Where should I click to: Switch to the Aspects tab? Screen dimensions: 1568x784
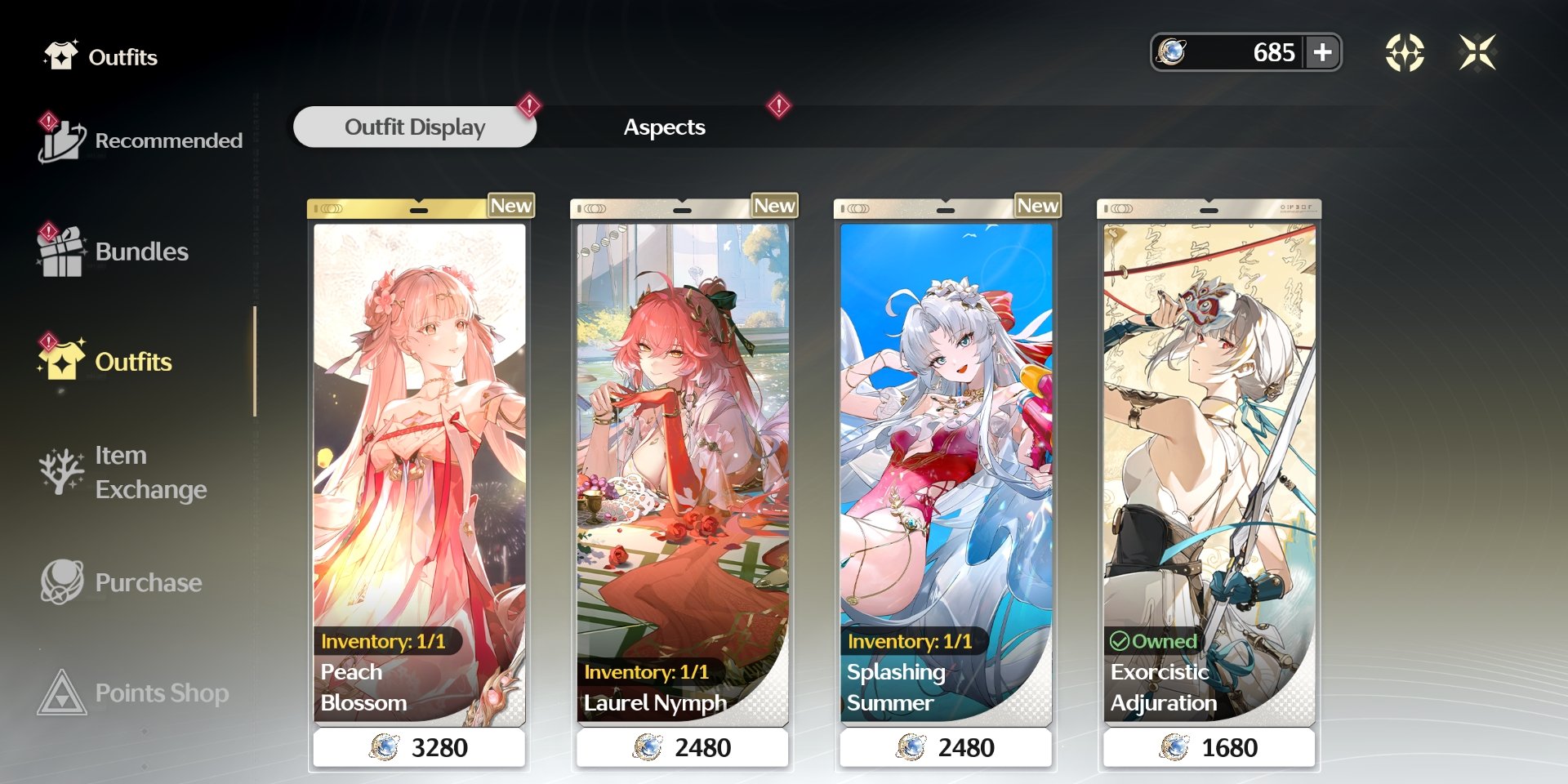664,127
